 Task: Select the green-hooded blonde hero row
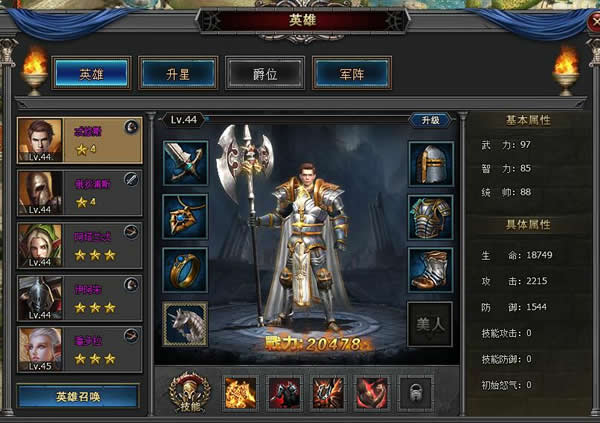(x=79, y=245)
